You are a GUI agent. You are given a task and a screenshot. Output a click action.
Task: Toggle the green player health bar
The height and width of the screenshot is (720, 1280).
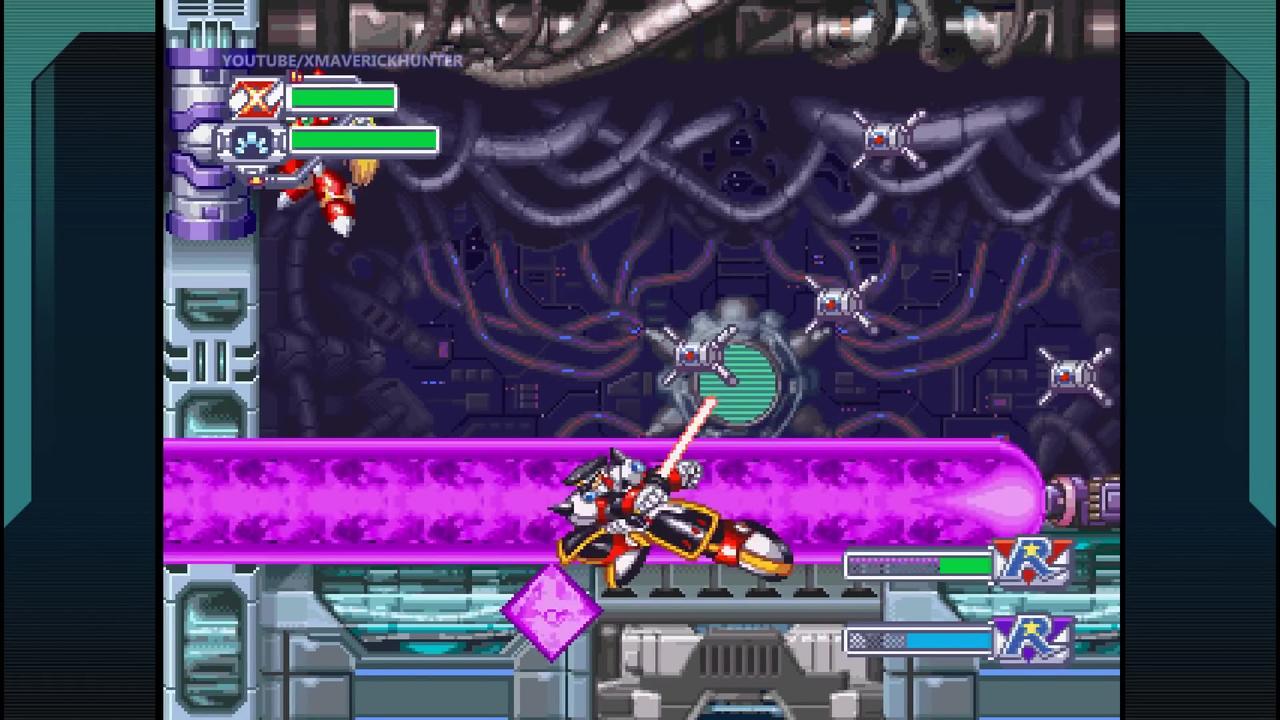342,97
